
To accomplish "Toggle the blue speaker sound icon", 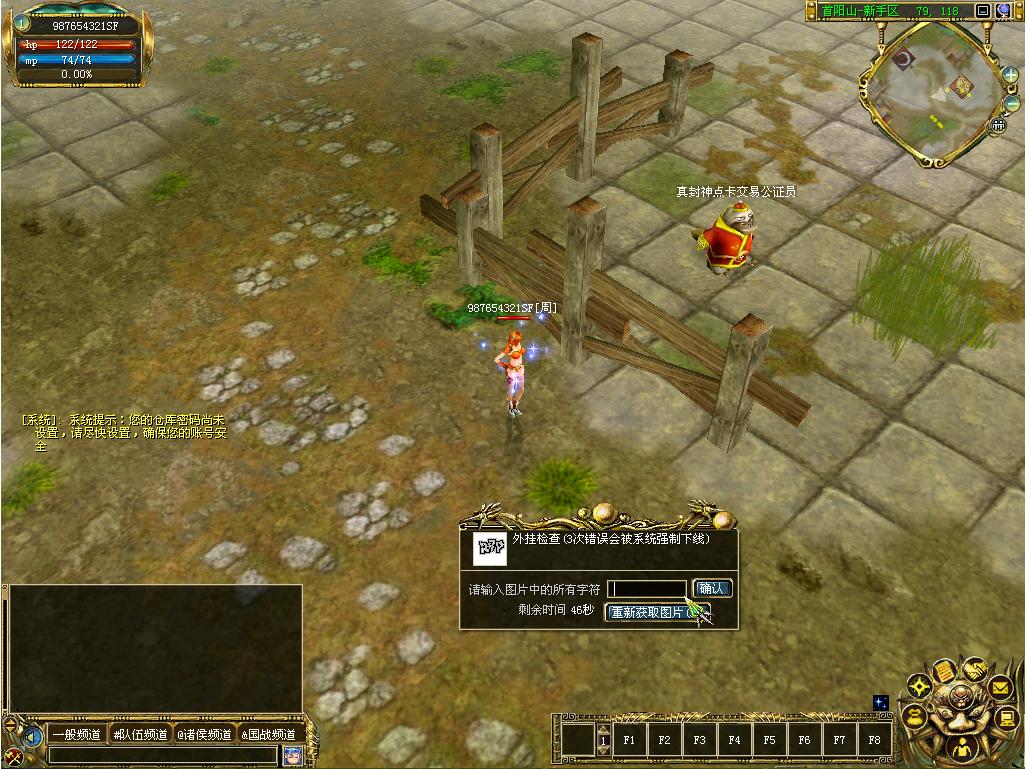I will [x=32, y=736].
